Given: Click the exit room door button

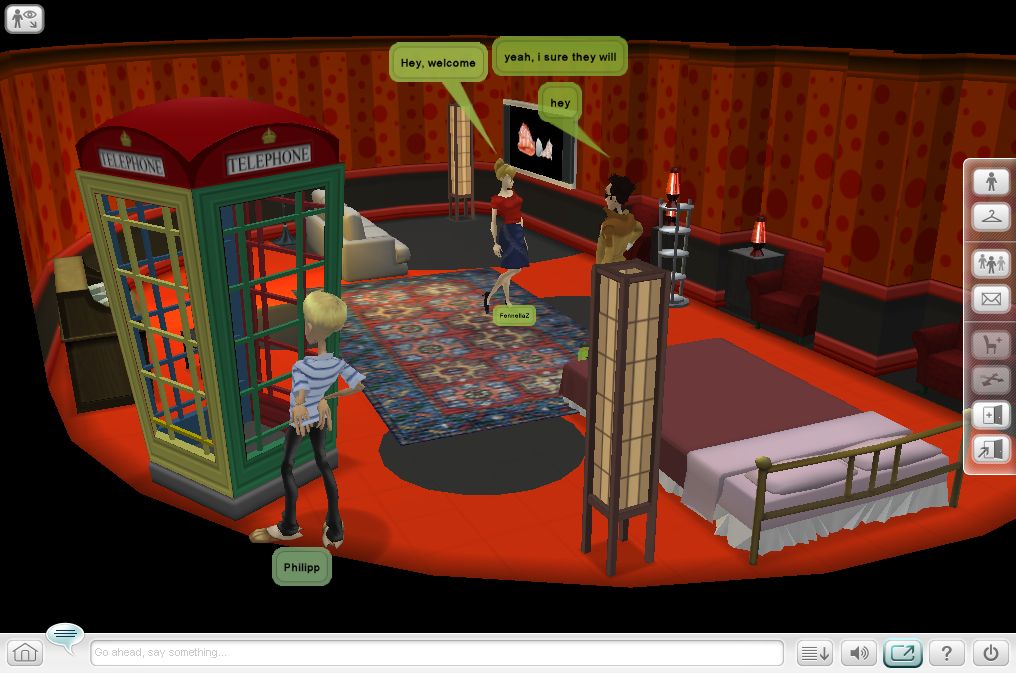Looking at the screenshot, I should (991, 449).
